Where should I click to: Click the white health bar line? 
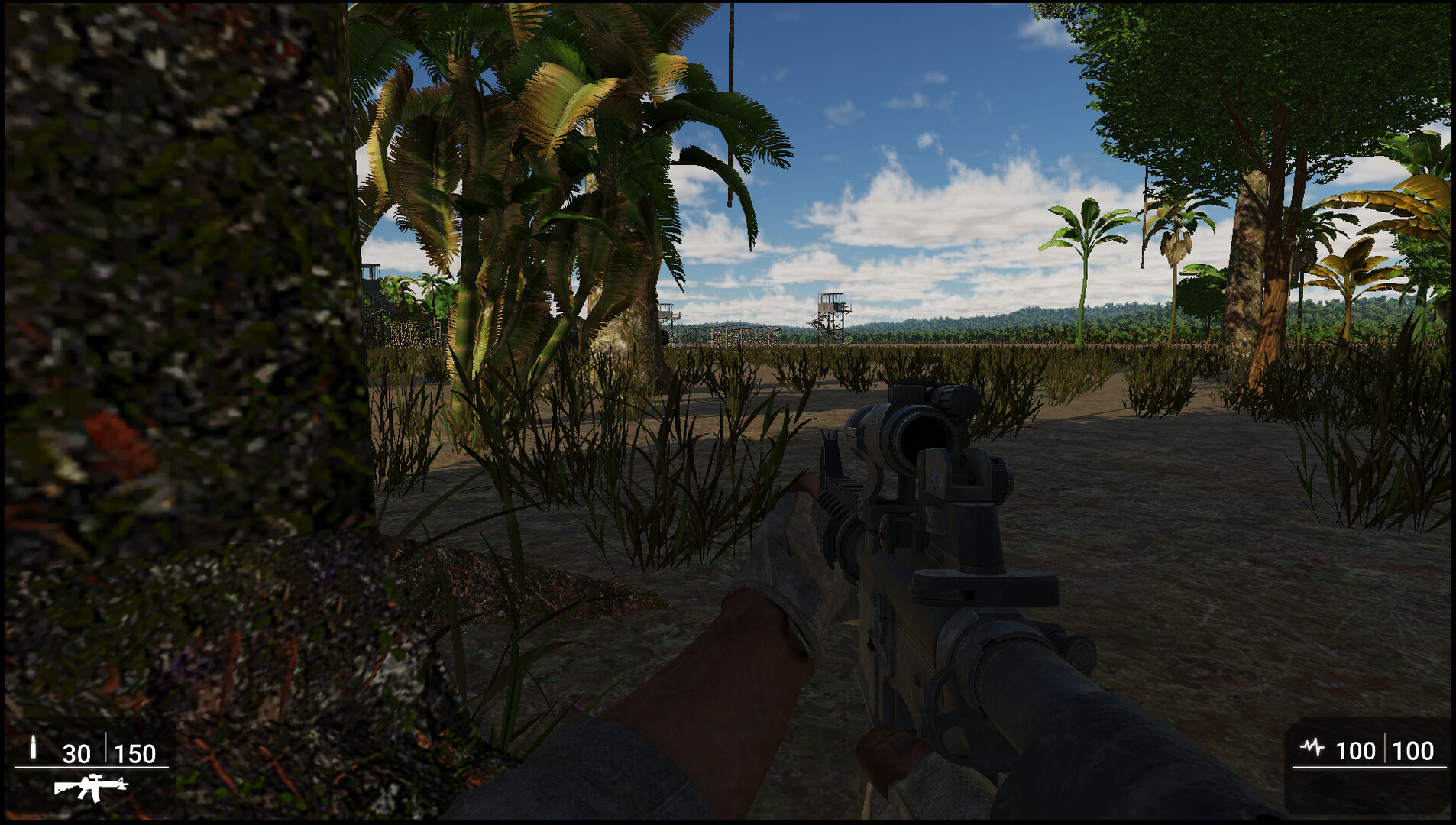coord(1370,766)
